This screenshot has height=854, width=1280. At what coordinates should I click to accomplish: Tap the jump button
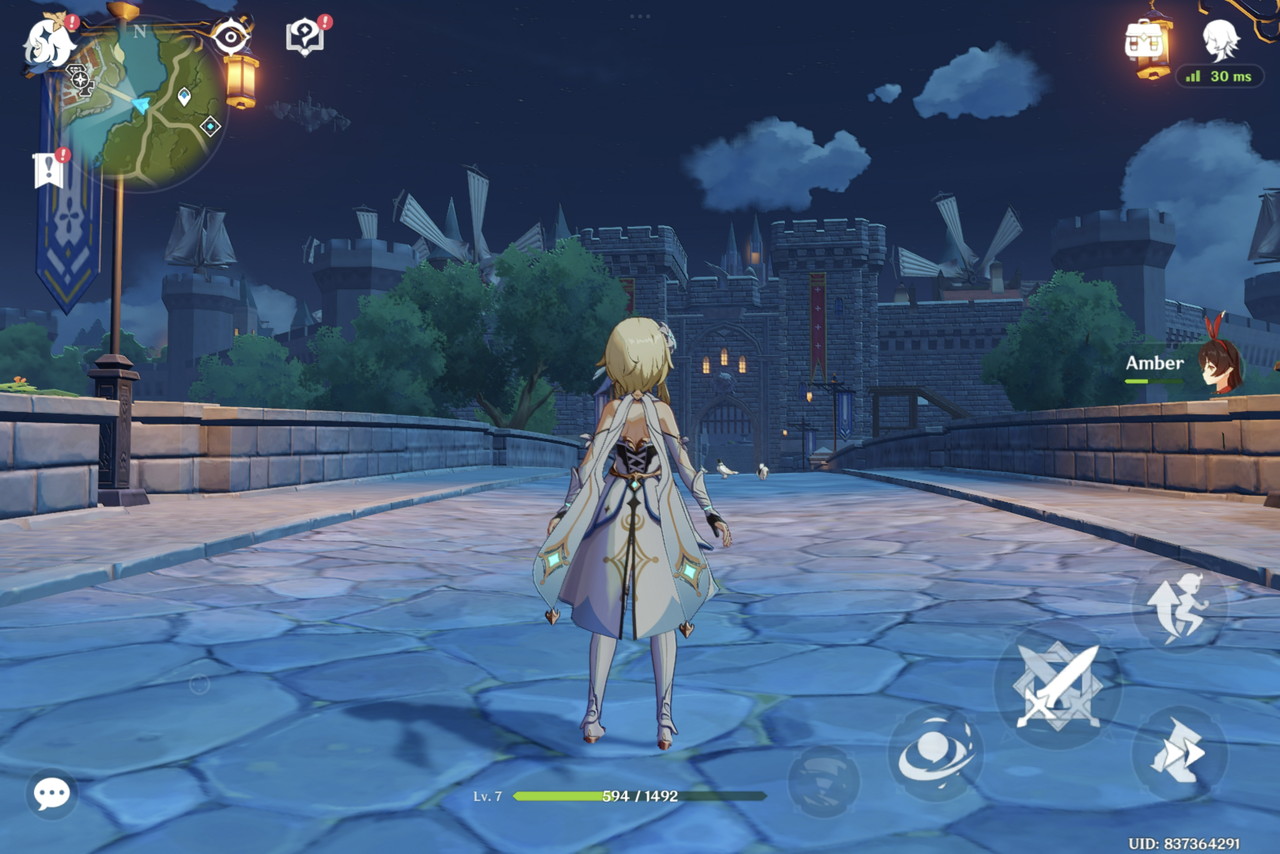[1179, 606]
